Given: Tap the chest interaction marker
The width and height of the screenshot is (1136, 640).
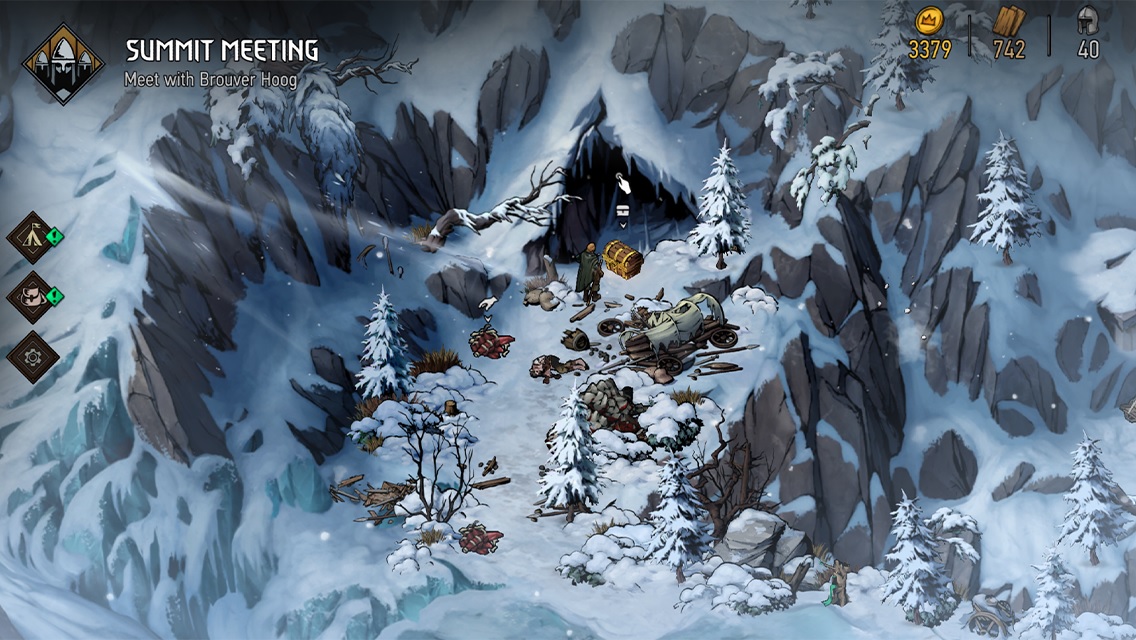Looking at the screenshot, I should (622, 211).
